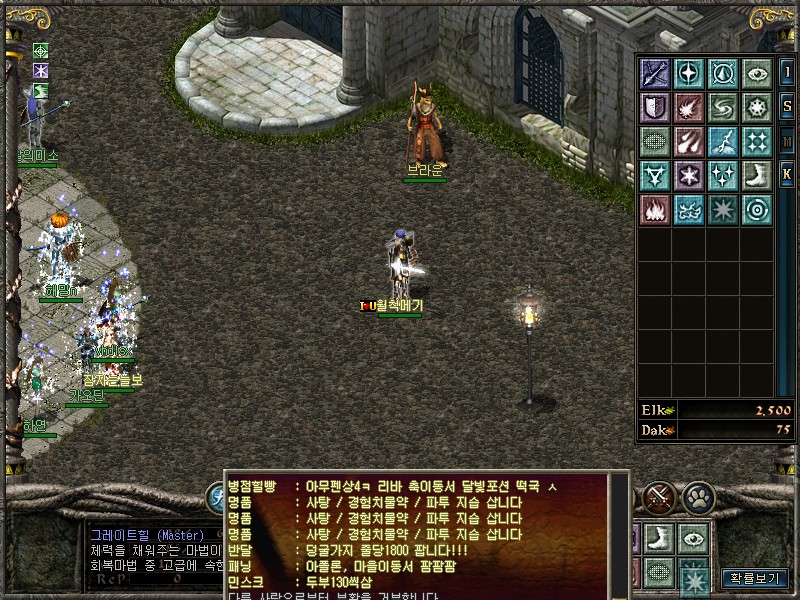800x600 pixels.
Task: Cast the fireball meteor spell
Action: pyautogui.click(x=689, y=107)
